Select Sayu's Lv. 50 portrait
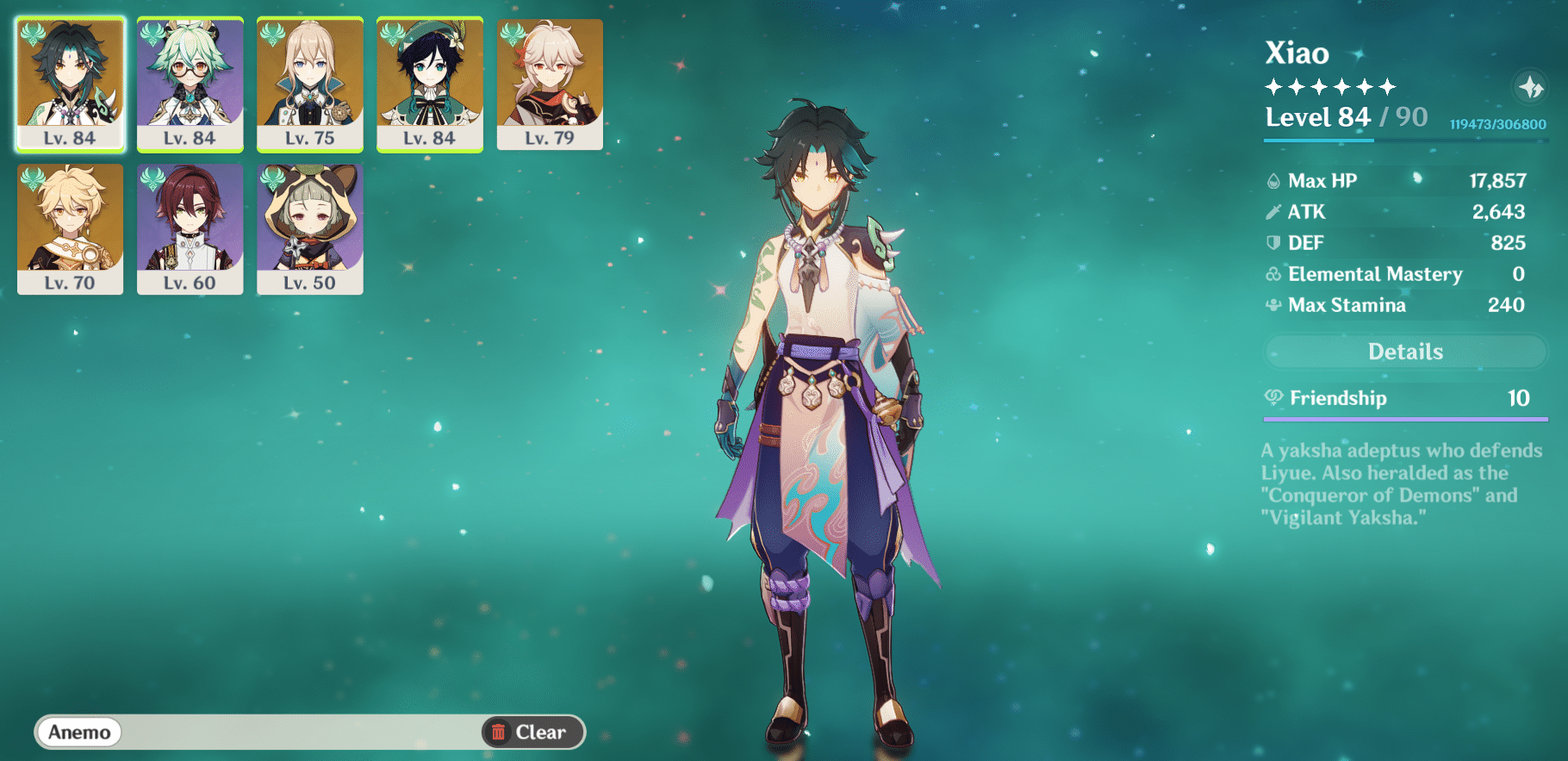The height and width of the screenshot is (761, 1568). coord(309,228)
